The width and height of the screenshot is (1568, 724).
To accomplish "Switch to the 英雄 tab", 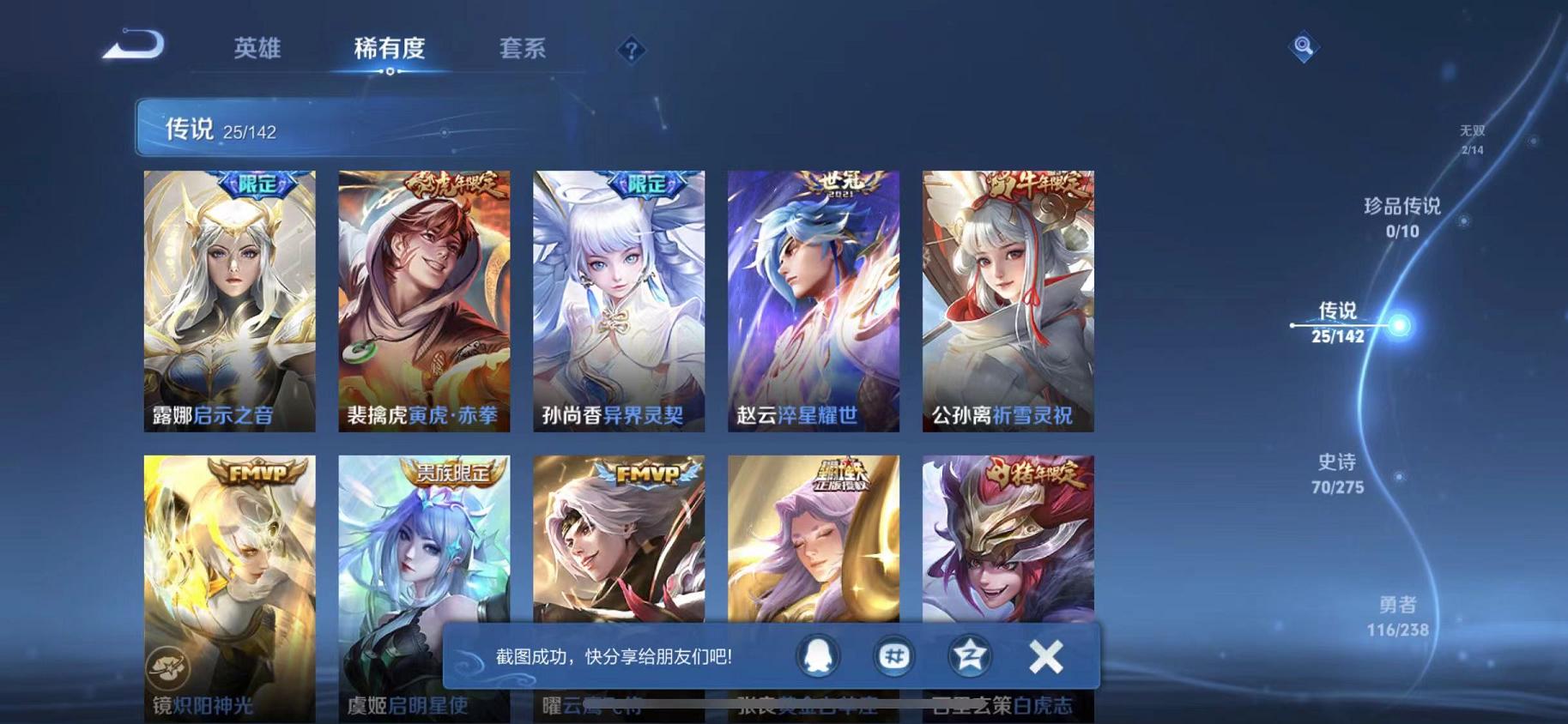I will [255, 49].
